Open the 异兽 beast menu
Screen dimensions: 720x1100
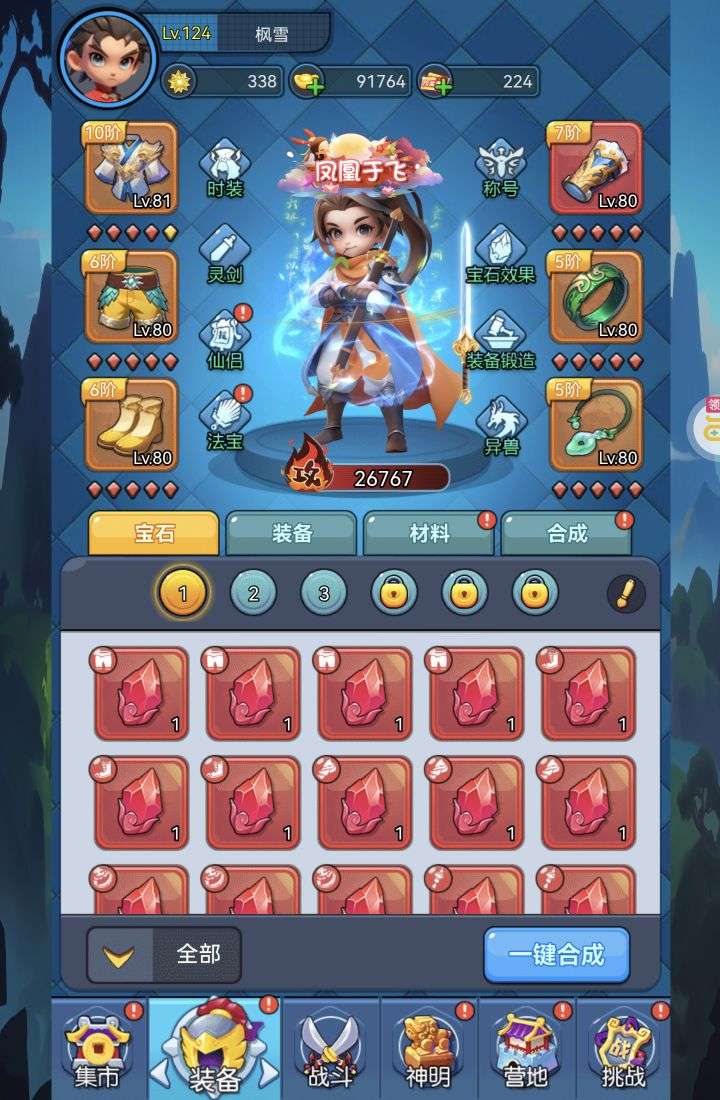[500, 426]
